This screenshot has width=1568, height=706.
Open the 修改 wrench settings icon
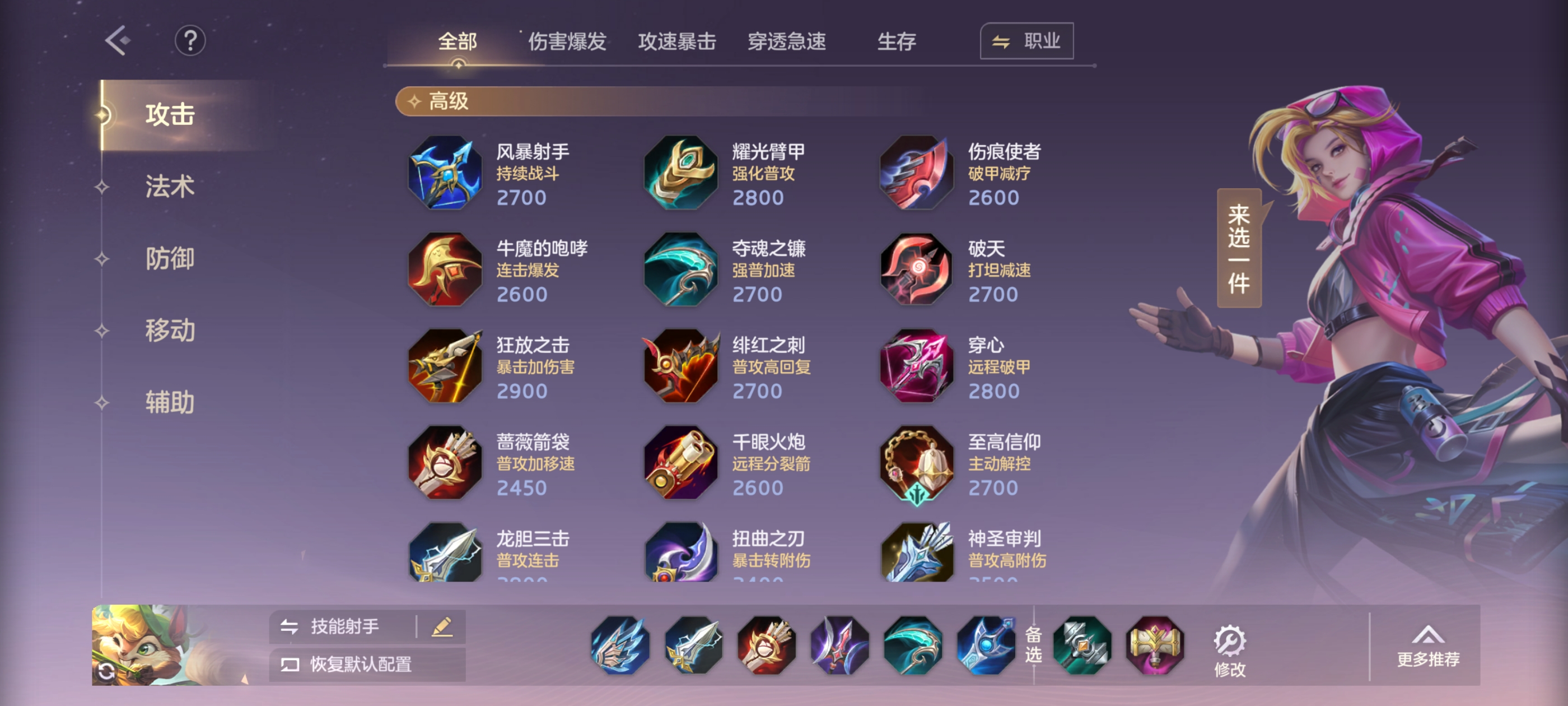click(x=1230, y=642)
